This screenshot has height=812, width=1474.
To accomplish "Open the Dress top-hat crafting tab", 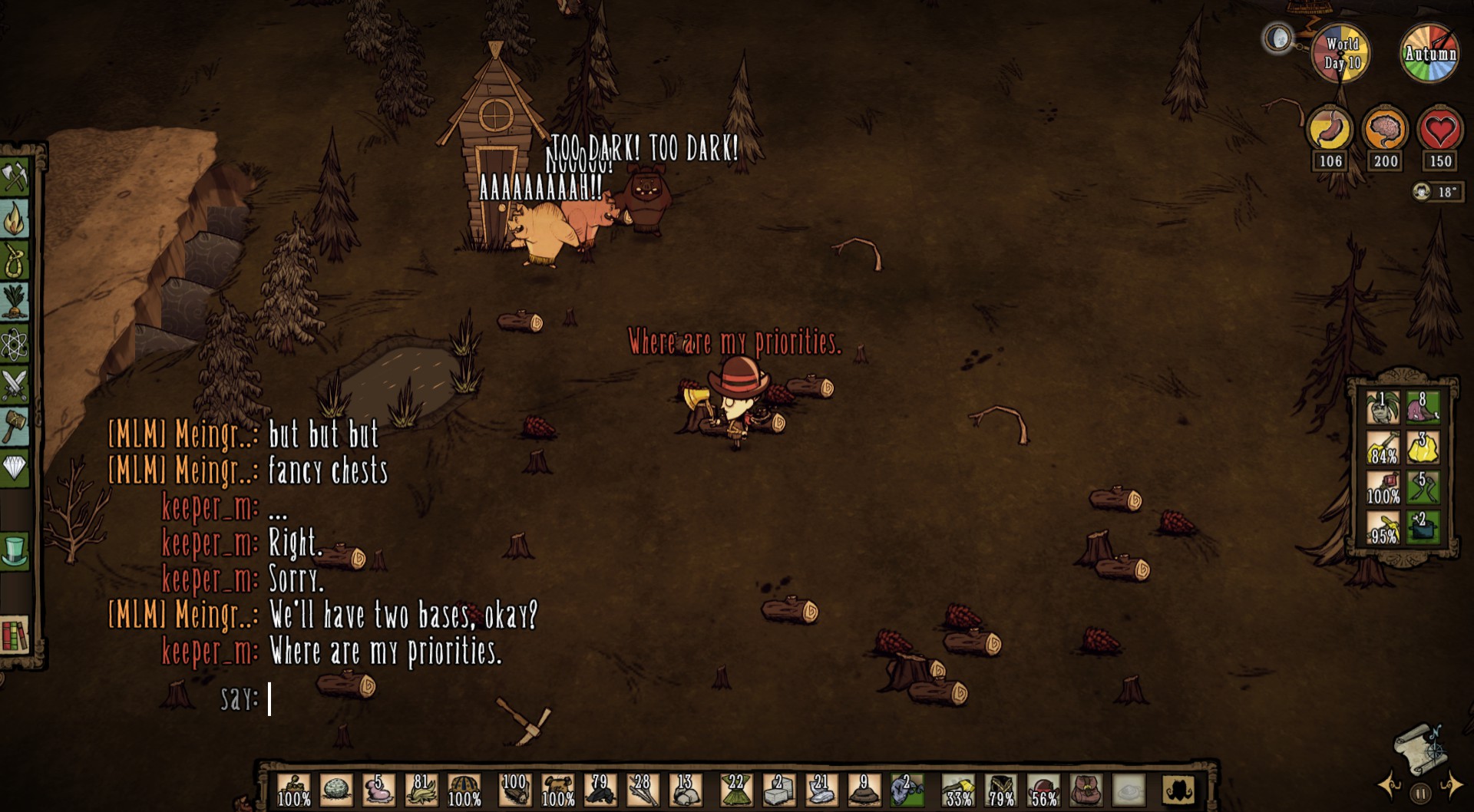I will 15,550.
